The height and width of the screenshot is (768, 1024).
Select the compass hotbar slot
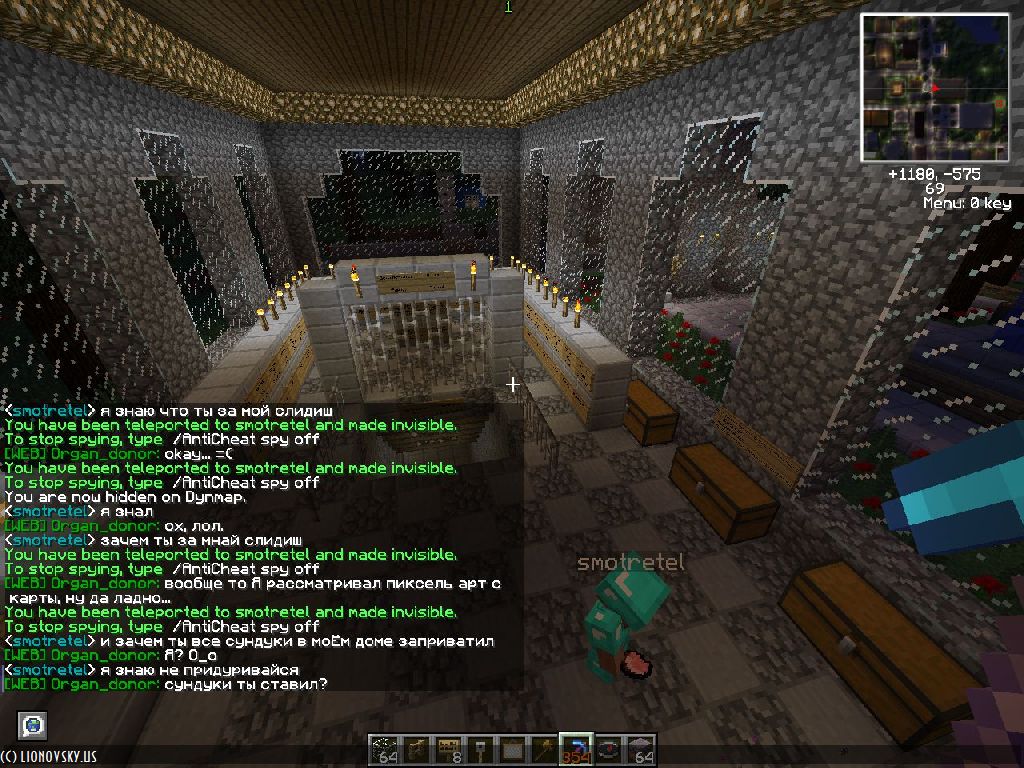click(x=607, y=749)
